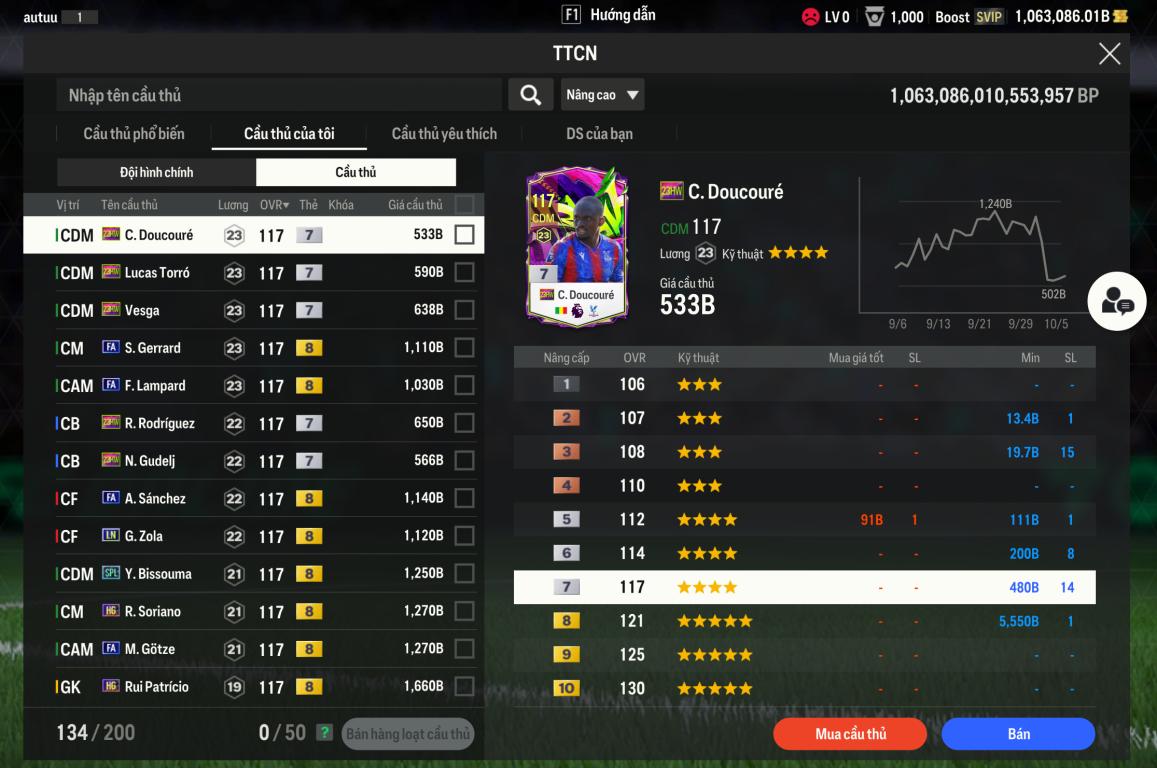Choose the upgrade level 5 row
The width and height of the screenshot is (1157, 768).
pyautogui.click(x=804, y=520)
